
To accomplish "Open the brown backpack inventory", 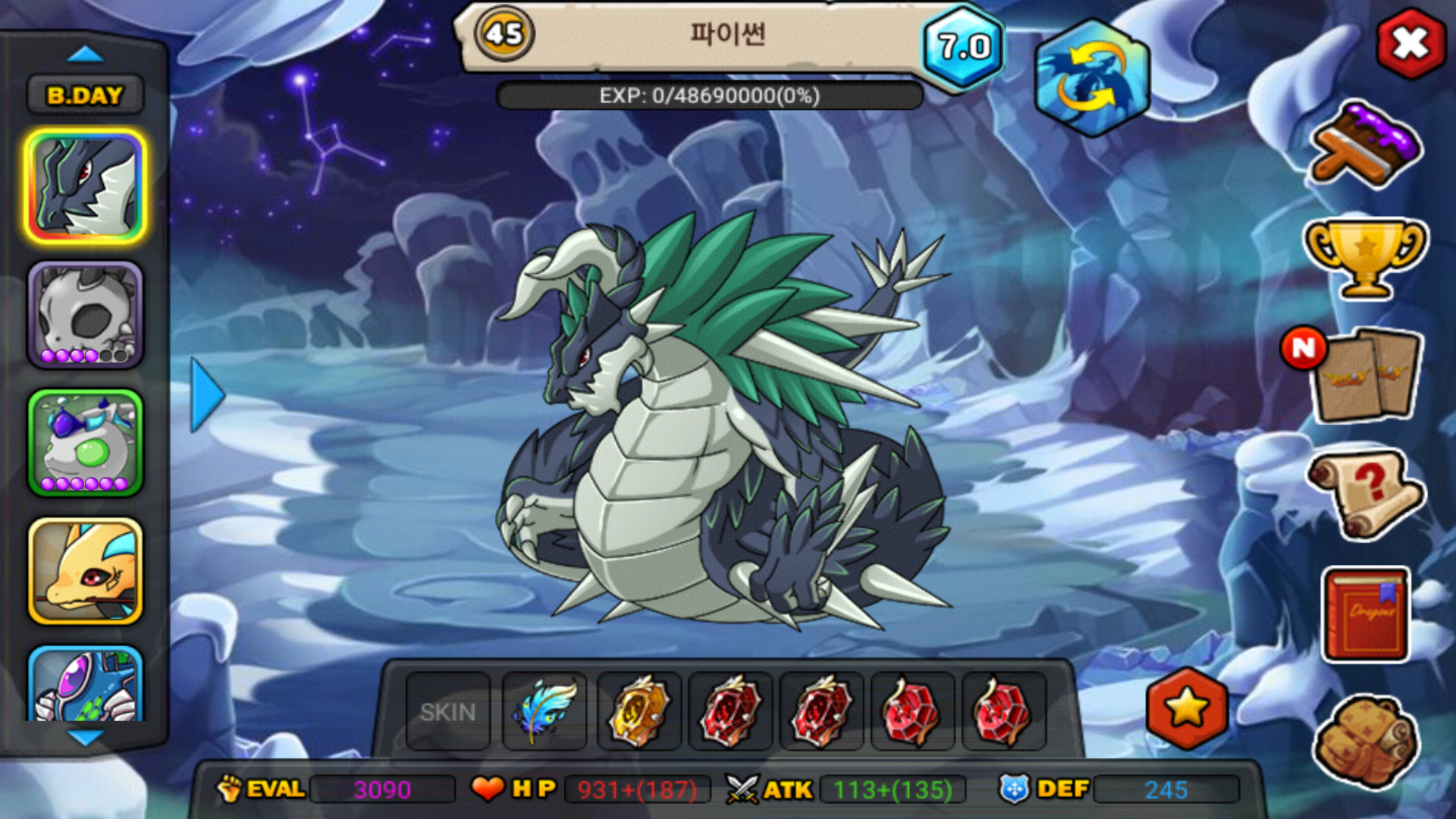I will tap(1367, 739).
